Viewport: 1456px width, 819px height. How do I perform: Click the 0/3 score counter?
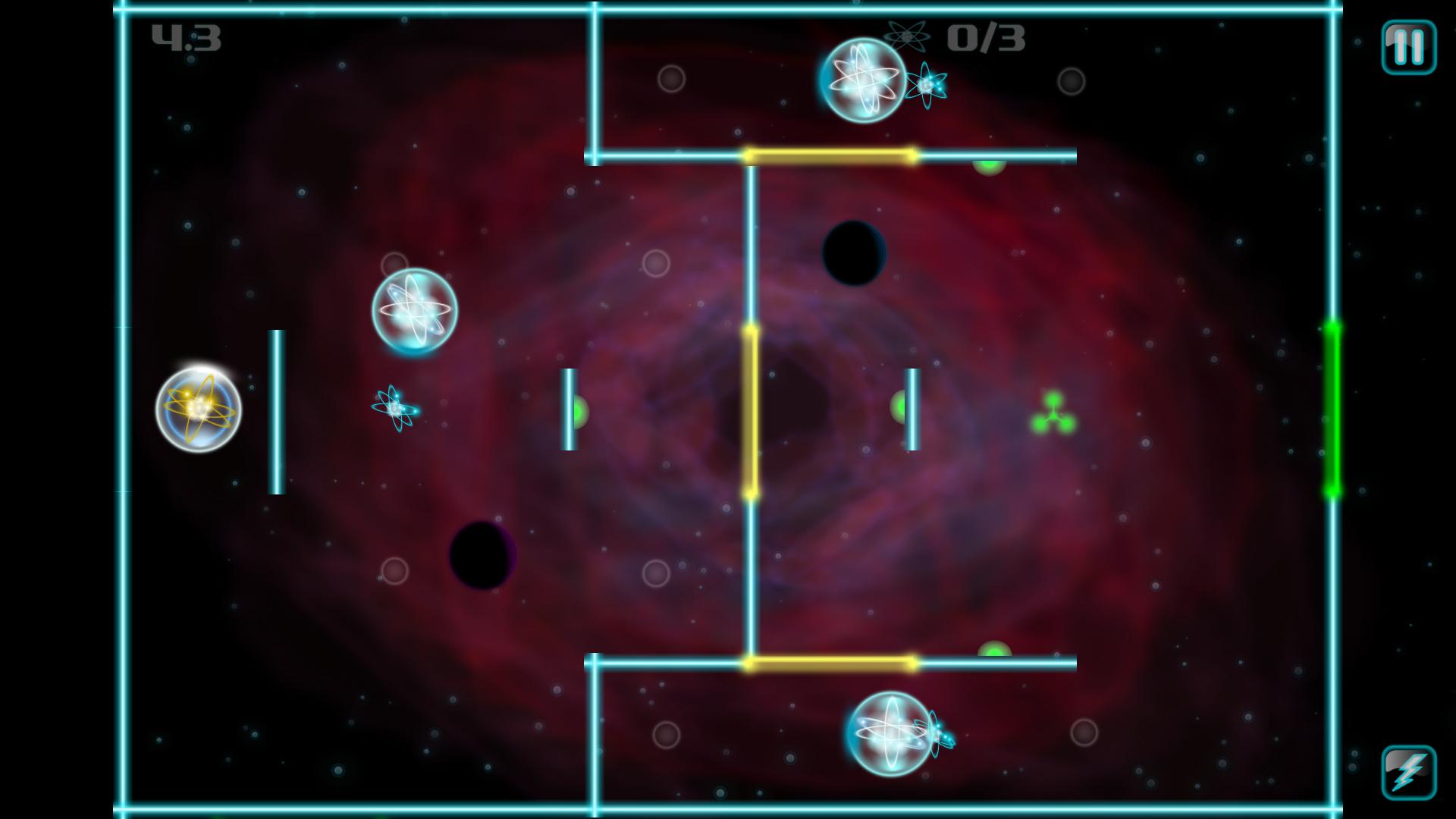(986, 36)
